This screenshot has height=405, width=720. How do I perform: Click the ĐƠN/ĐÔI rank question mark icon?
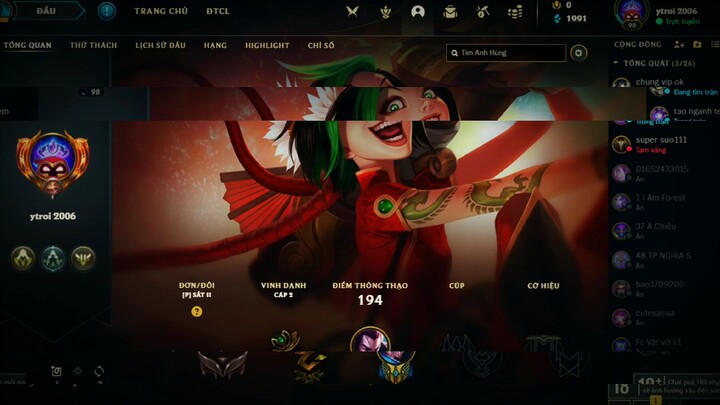pos(196,311)
